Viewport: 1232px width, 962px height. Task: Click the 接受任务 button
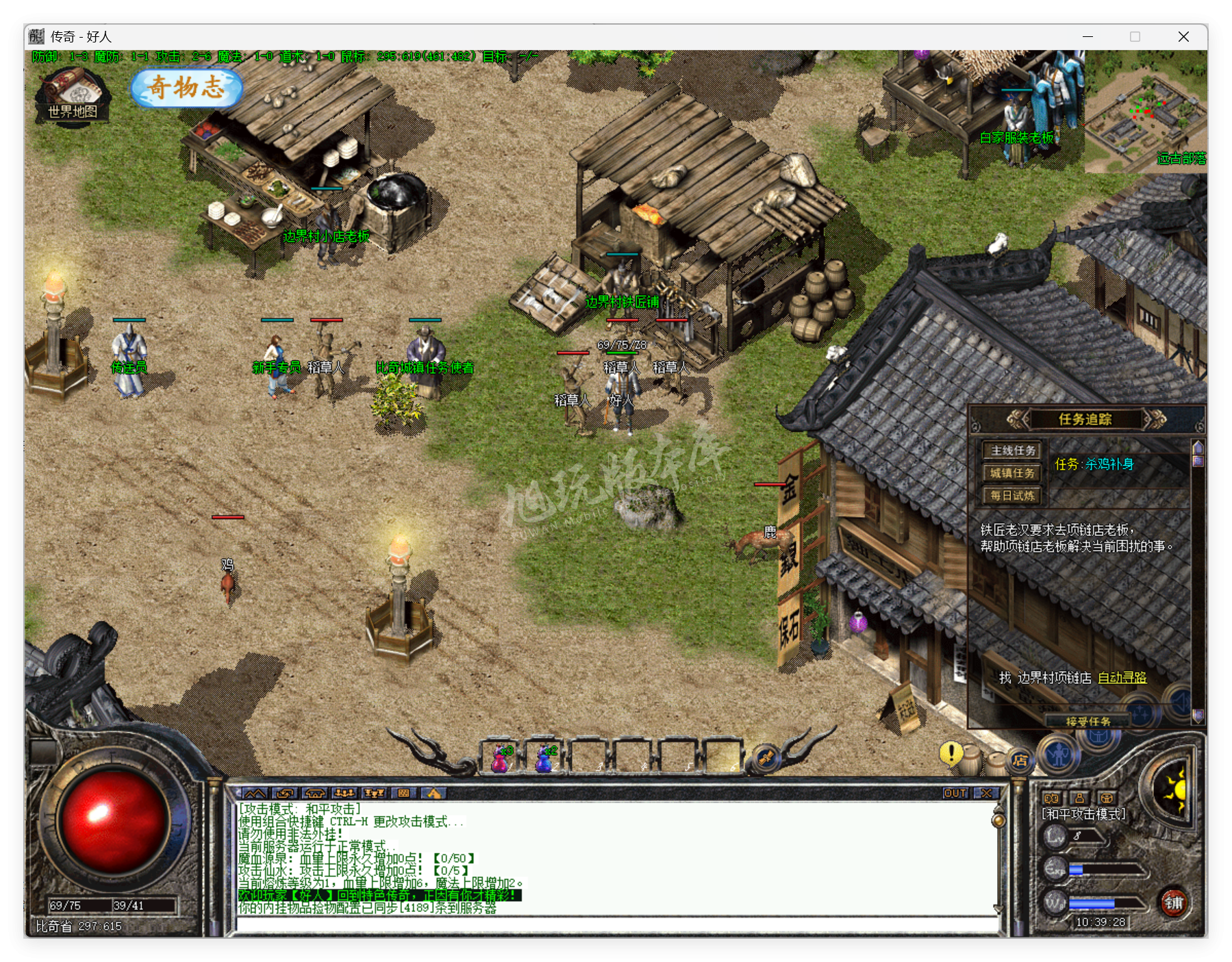(1088, 720)
